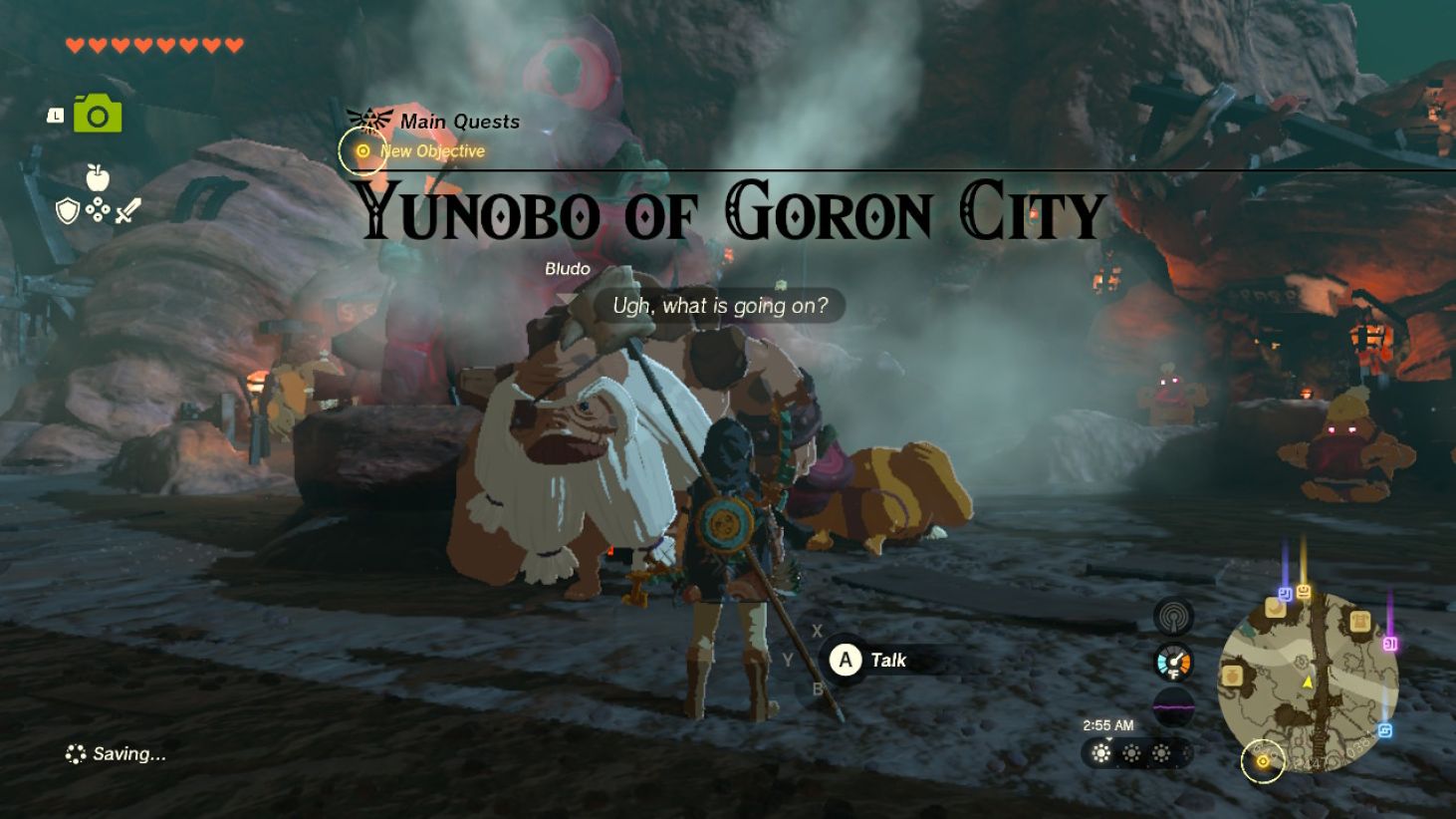Click the Saving spinner icon
Image resolution: width=1456 pixels, height=819 pixels.
click(x=74, y=753)
